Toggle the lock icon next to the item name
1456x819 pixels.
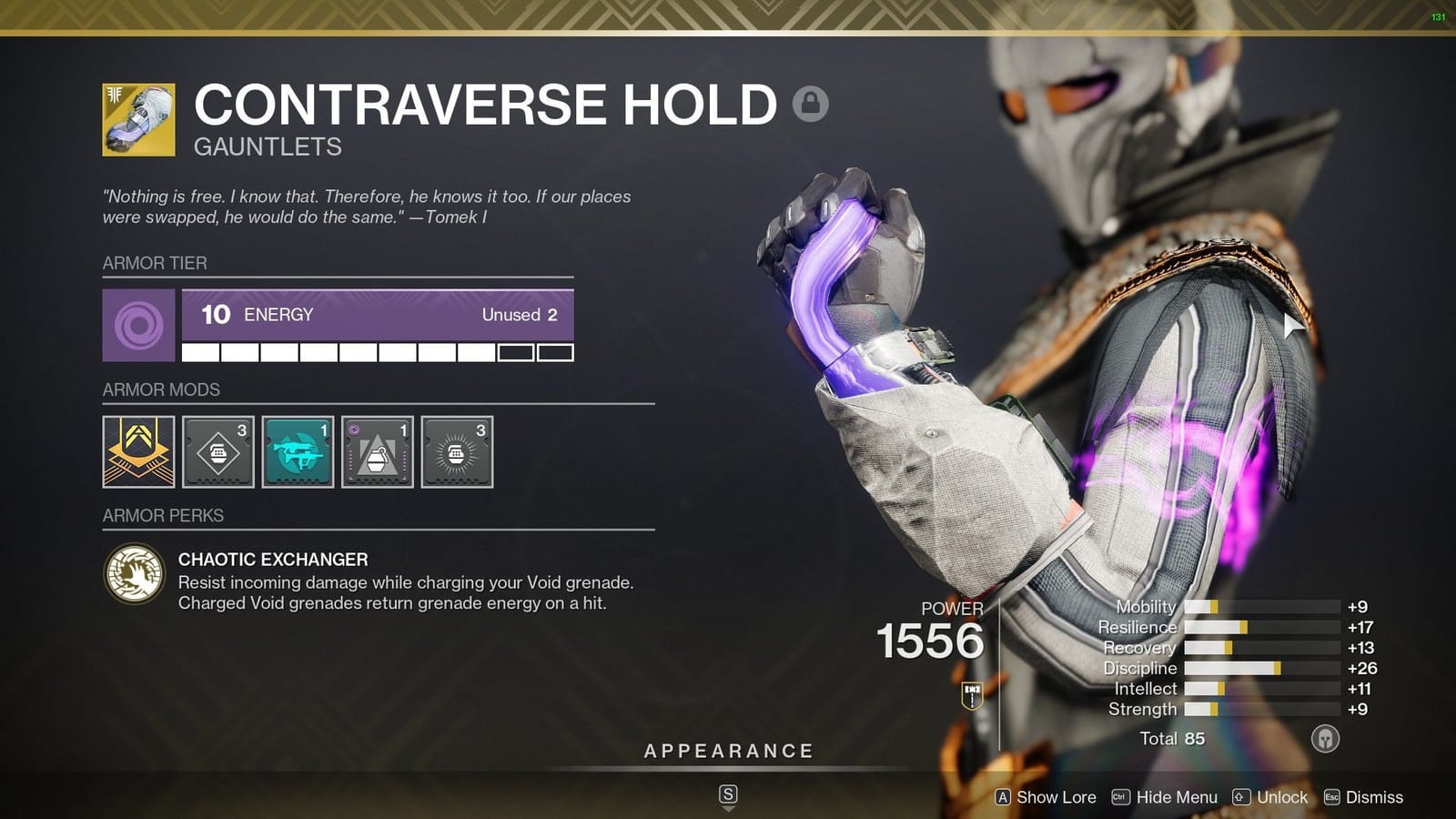tap(813, 105)
